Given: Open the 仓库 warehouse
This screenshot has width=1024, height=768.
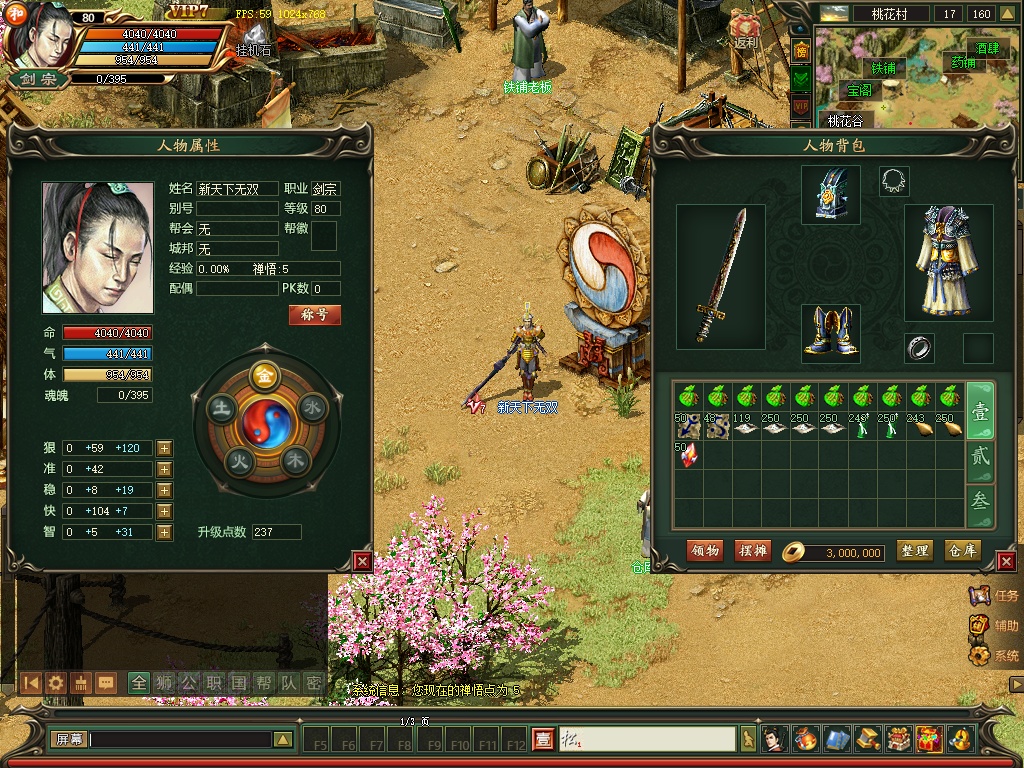Looking at the screenshot, I should [963, 551].
